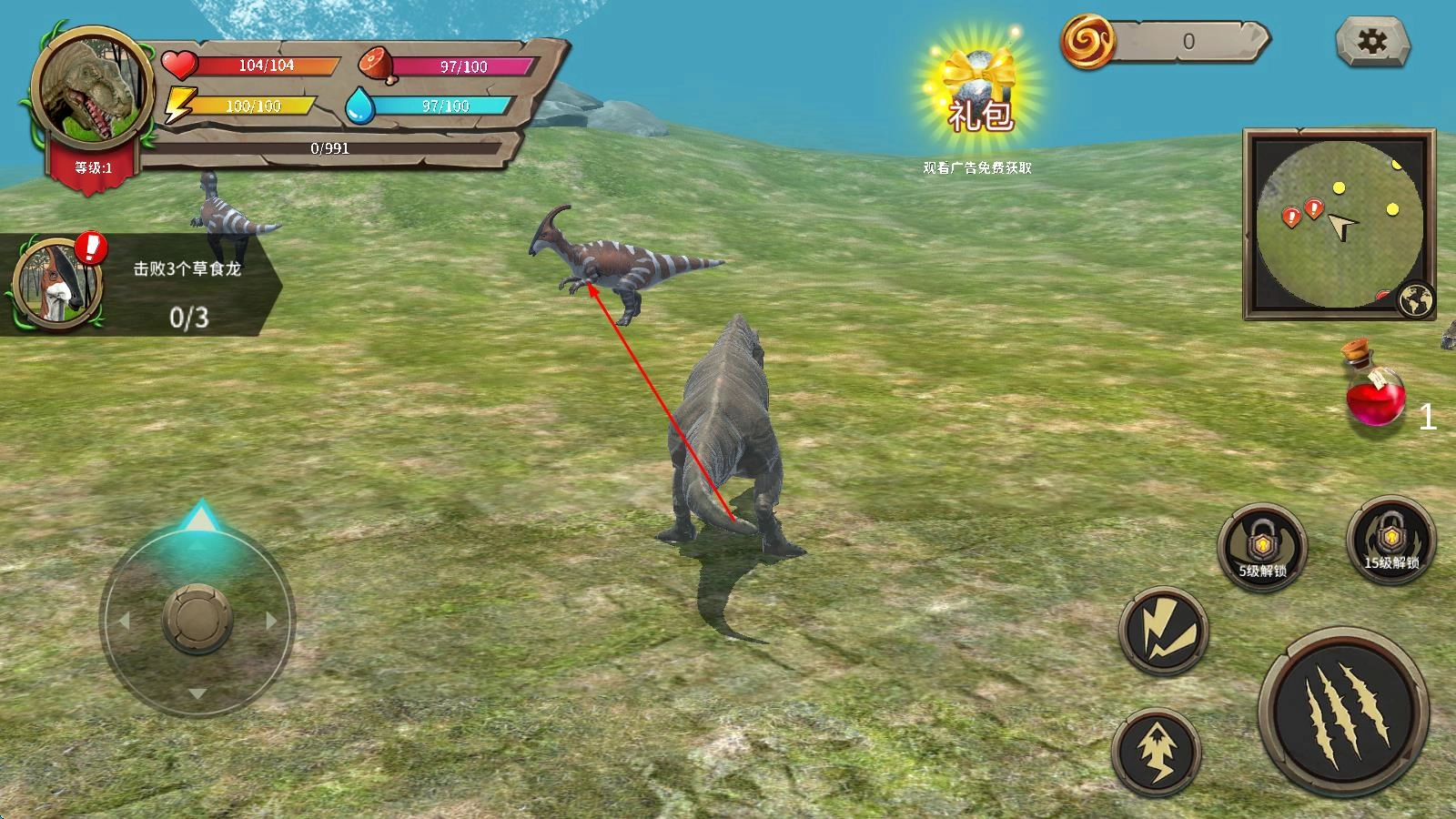
Task: Tap the joystick's right arrow
Action: (x=271, y=621)
